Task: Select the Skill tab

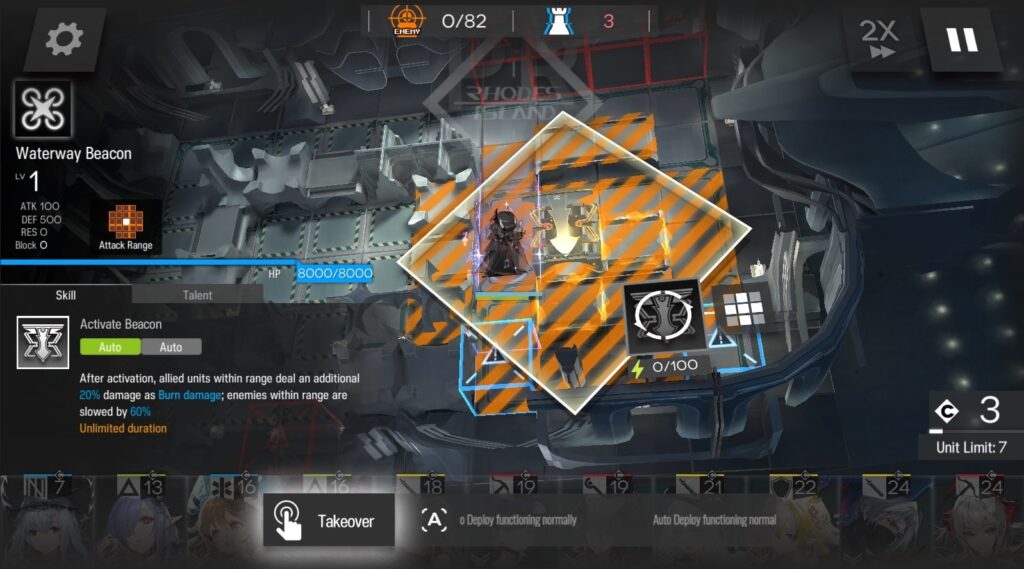Action: 65,295
